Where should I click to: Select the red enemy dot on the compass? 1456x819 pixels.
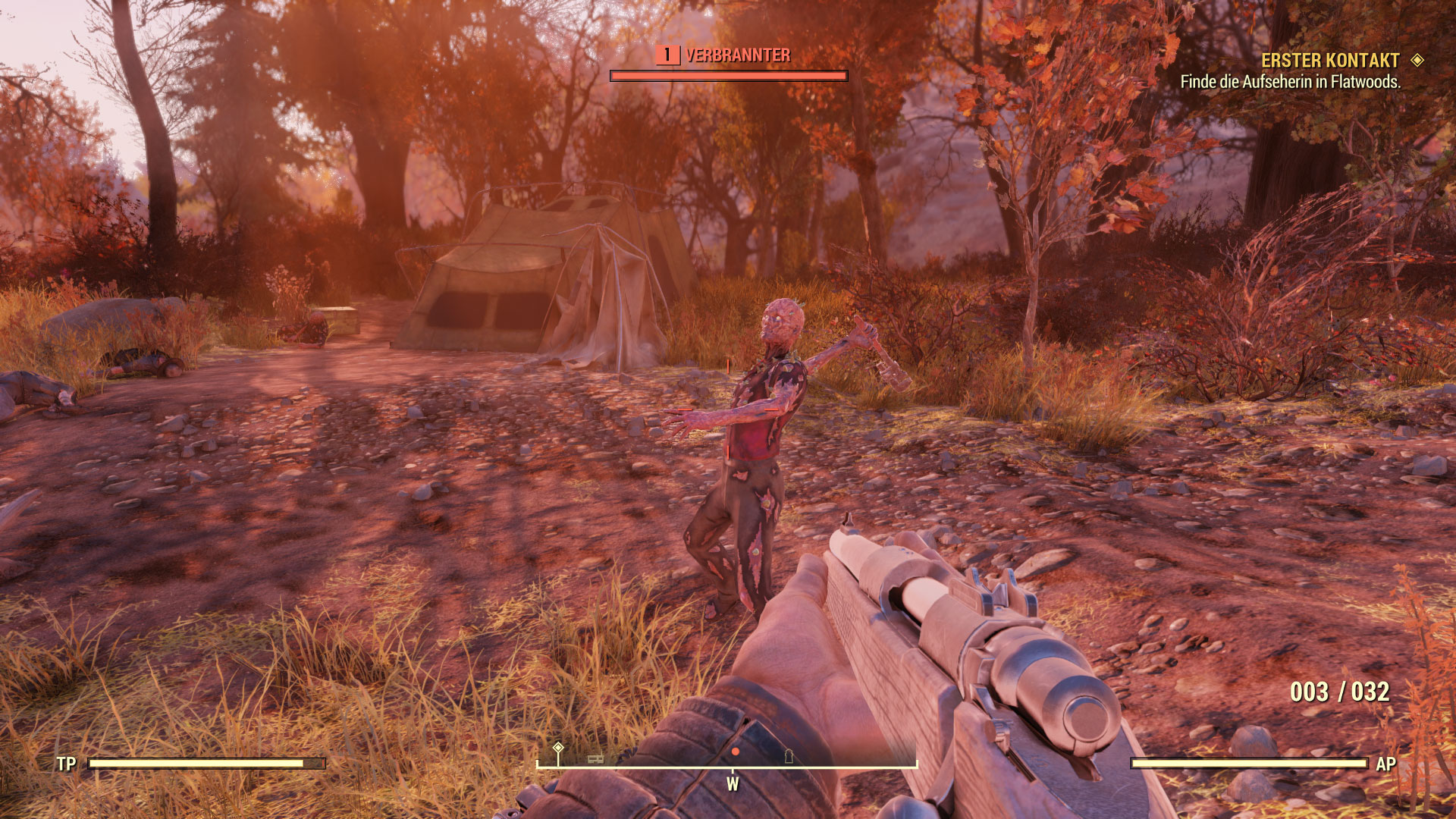[735, 752]
